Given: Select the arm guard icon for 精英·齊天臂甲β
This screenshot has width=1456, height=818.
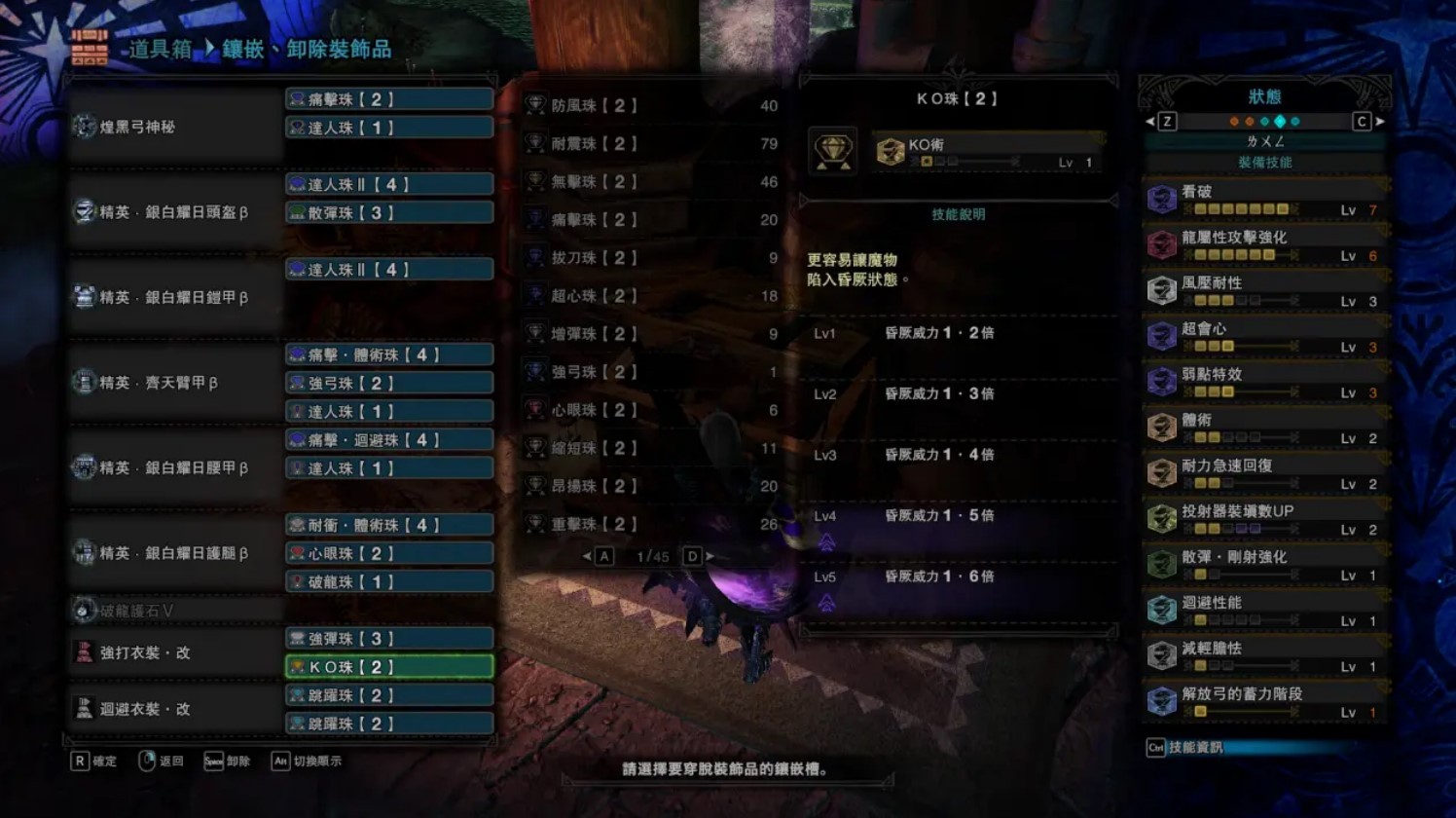Looking at the screenshot, I should click(x=86, y=383).
